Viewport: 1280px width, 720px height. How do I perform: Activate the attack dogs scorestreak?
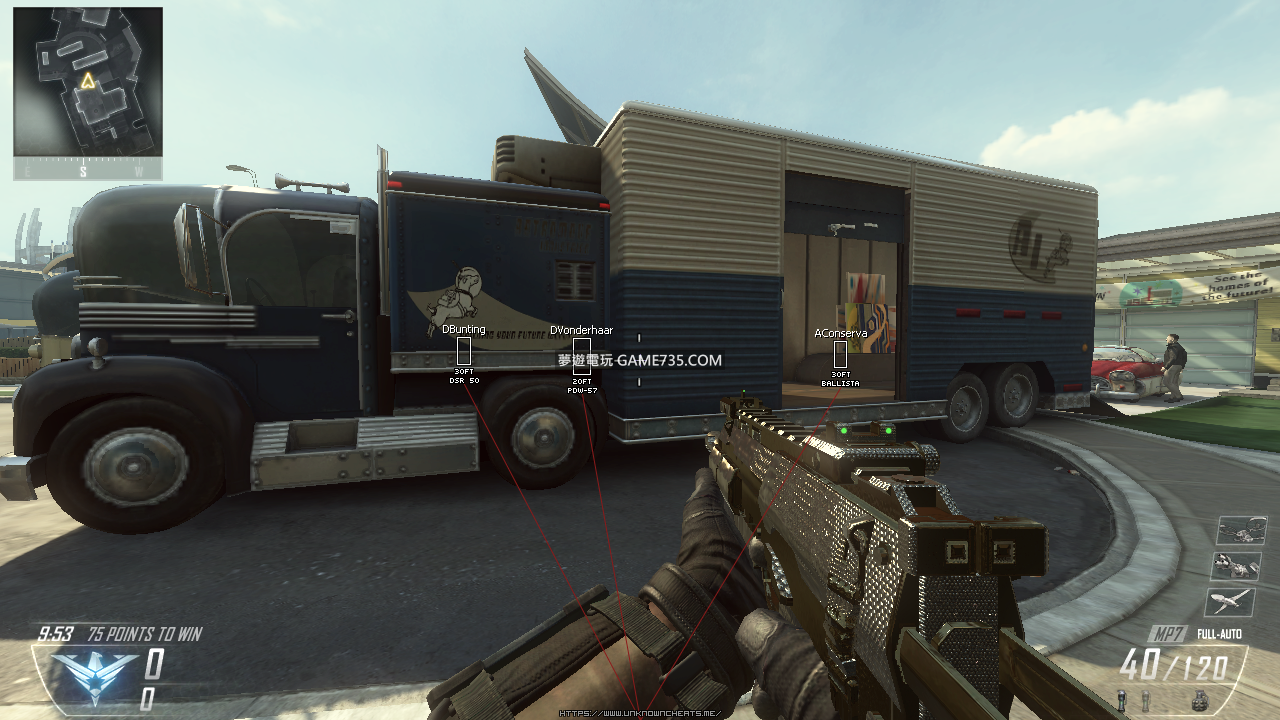pyautogui.click(x=1237, y=566)
